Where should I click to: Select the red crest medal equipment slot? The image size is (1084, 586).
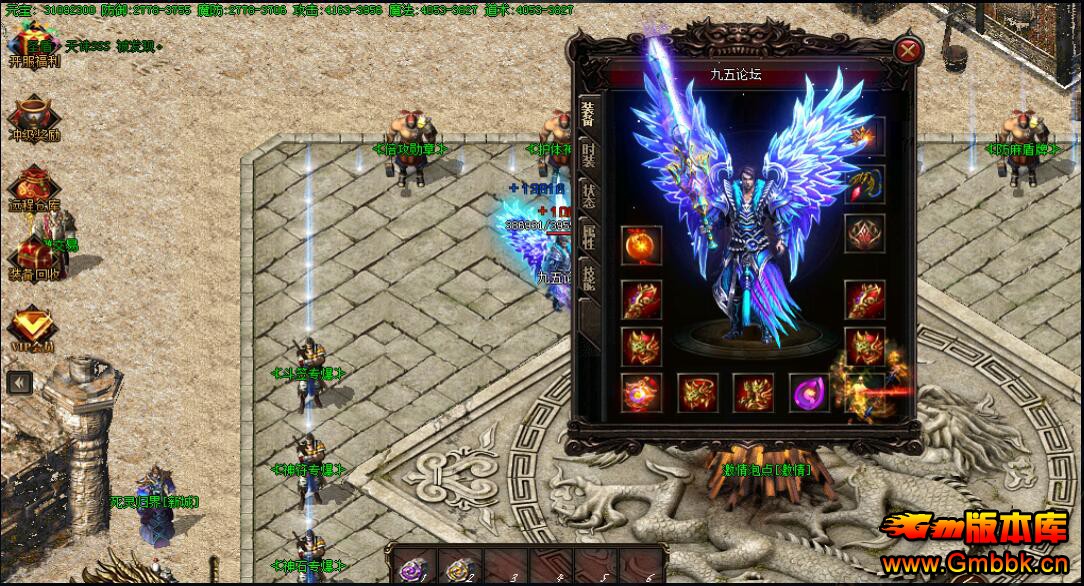(864, 233)
